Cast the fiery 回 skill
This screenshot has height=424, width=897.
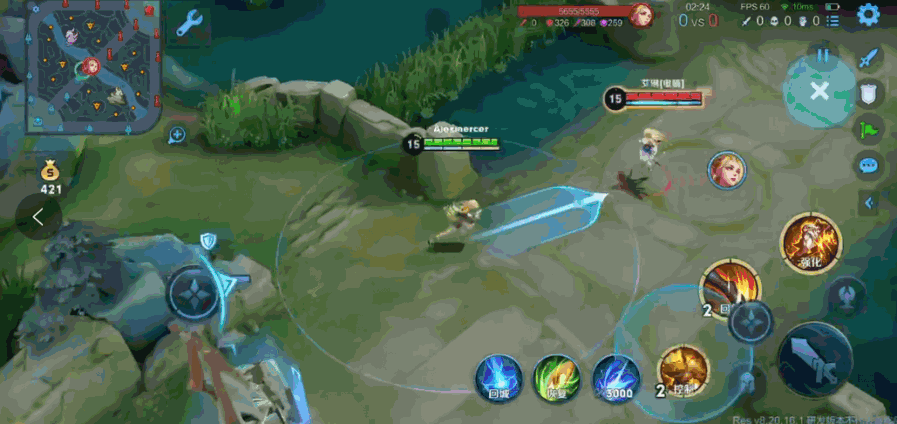pyautogui.click(x=730, y=288)
